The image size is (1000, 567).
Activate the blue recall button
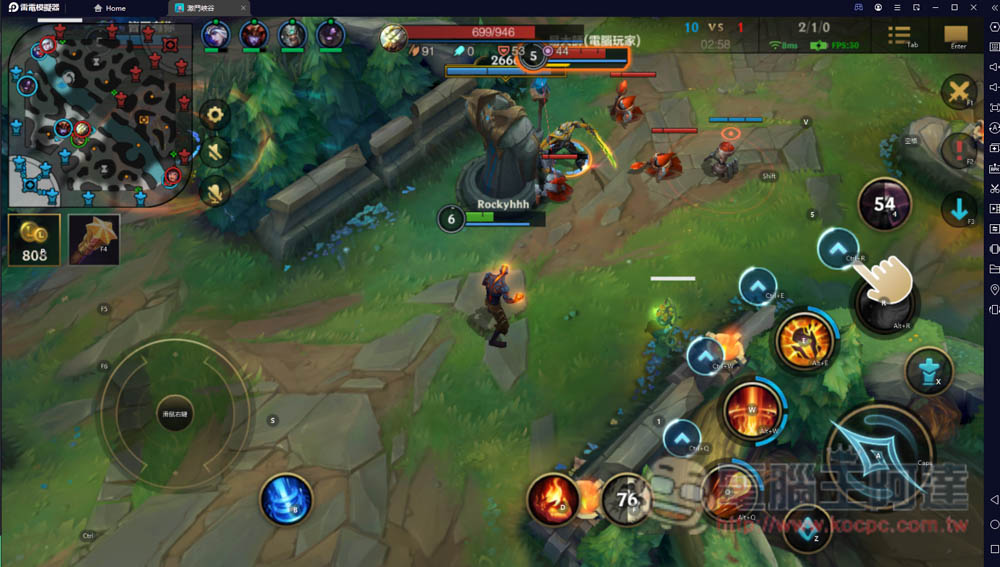(x=286, y=499)
